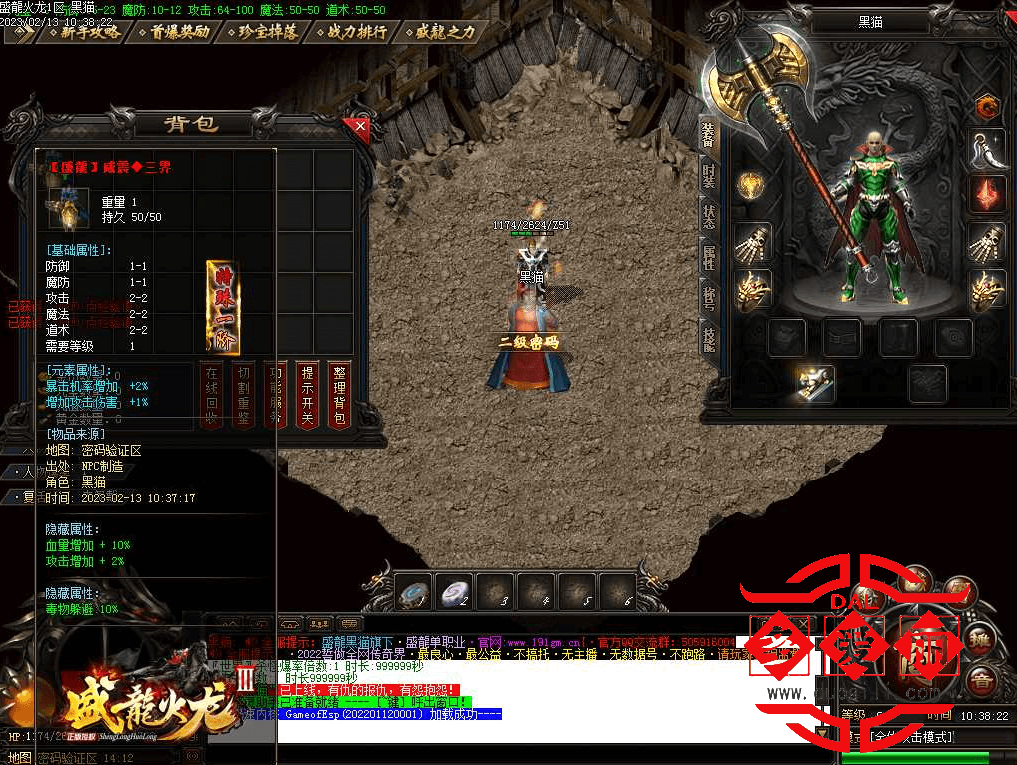This screenshot has height=765, width=1017.
Task: Toggle the 提示开关 hint switch button
Action: tap(308, 395)
